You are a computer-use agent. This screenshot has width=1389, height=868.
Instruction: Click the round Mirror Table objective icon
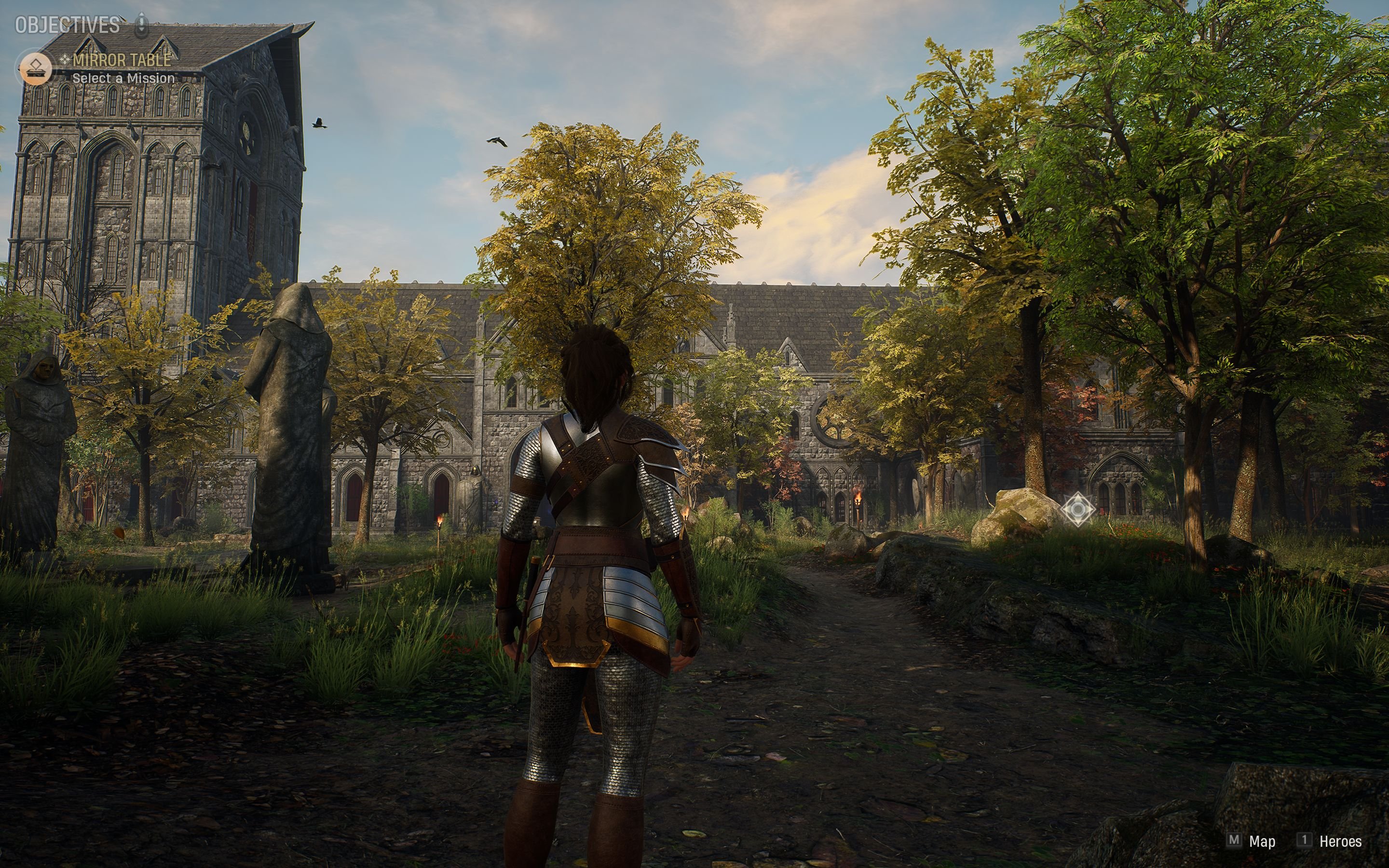[35, 69]
